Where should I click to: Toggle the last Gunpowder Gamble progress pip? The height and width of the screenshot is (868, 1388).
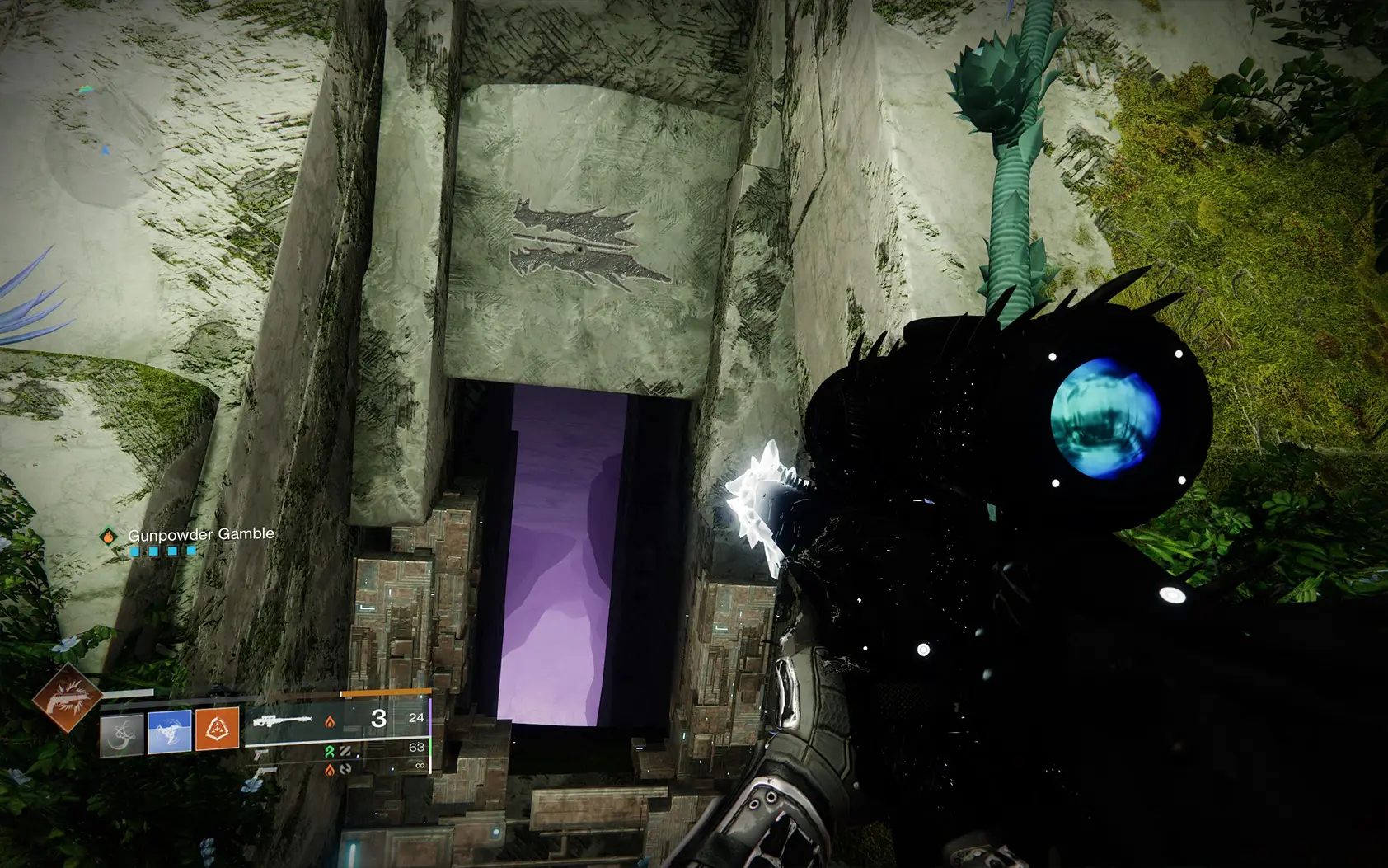[190, 551]
